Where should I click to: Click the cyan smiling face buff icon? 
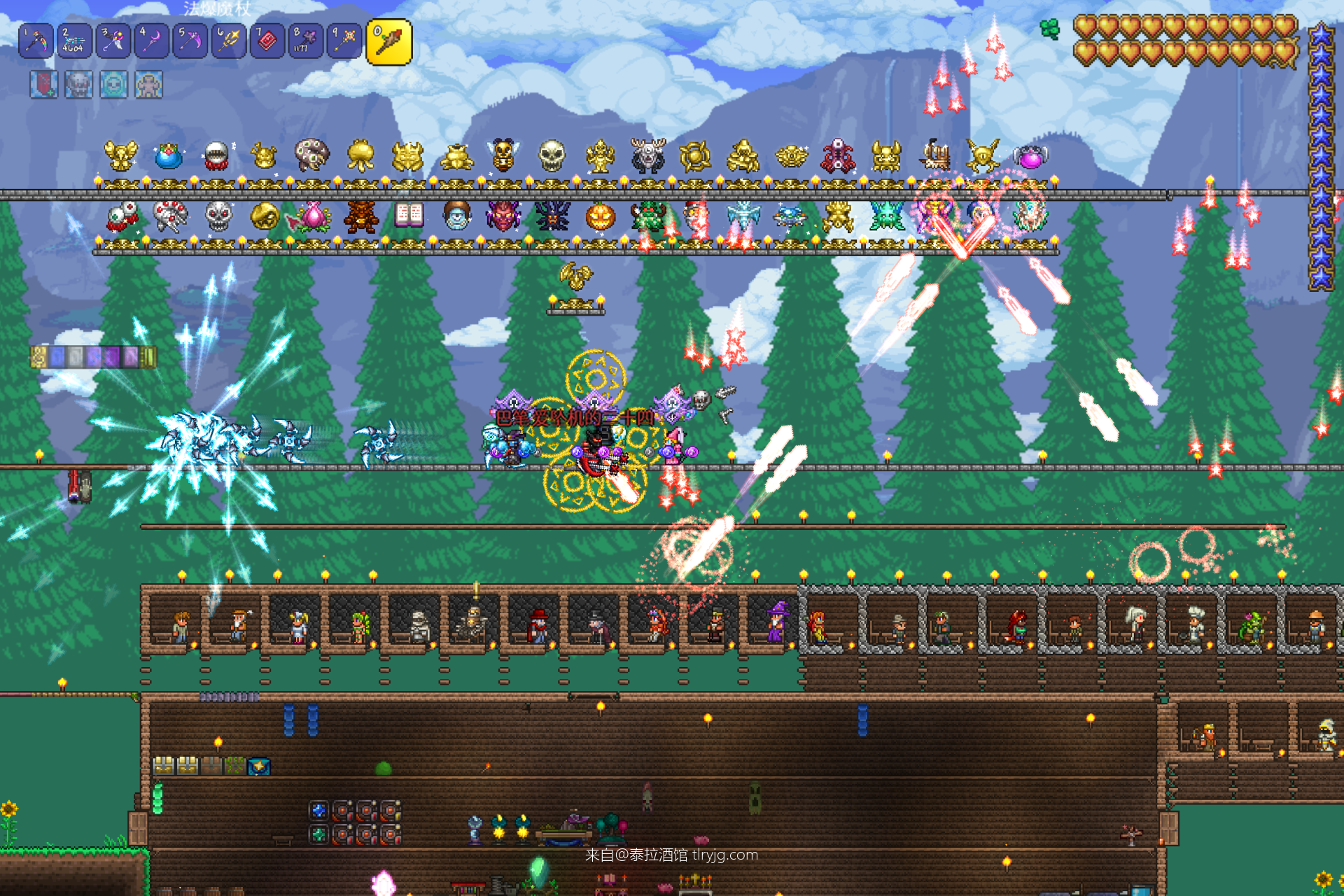click(113, 85)
